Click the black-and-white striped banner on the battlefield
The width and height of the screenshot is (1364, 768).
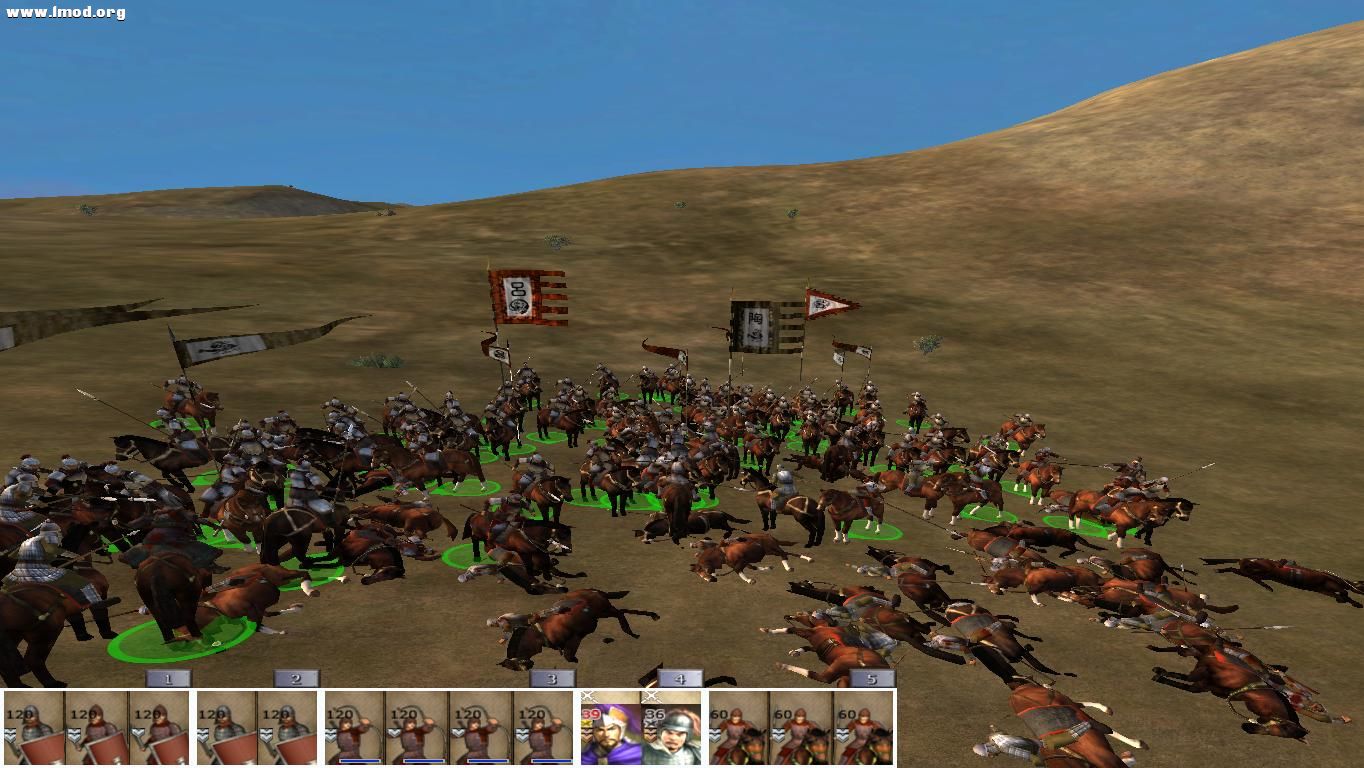point(755,325)
